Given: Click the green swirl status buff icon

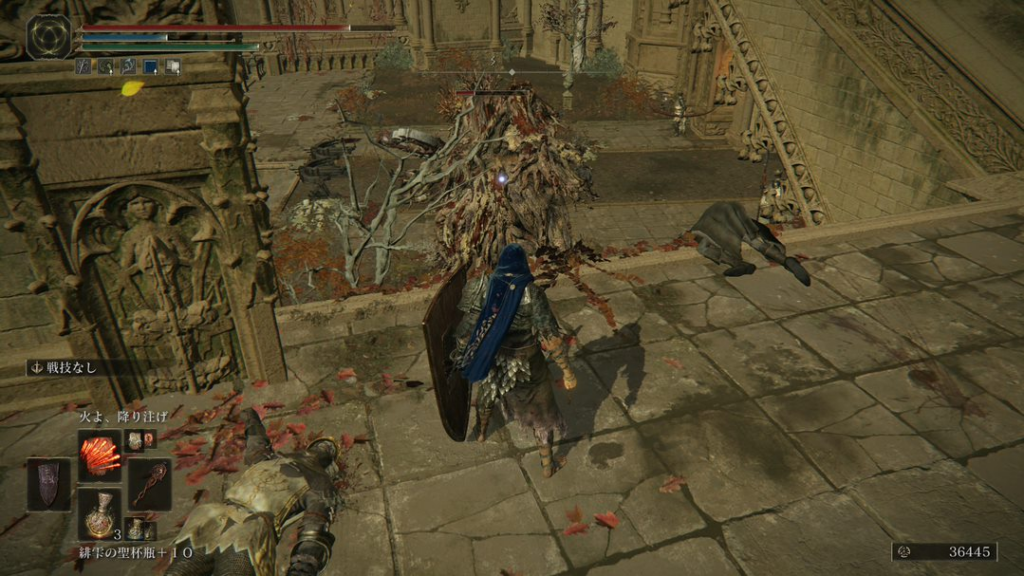Looking at the screenshot, I should click(x=105, y=67).
